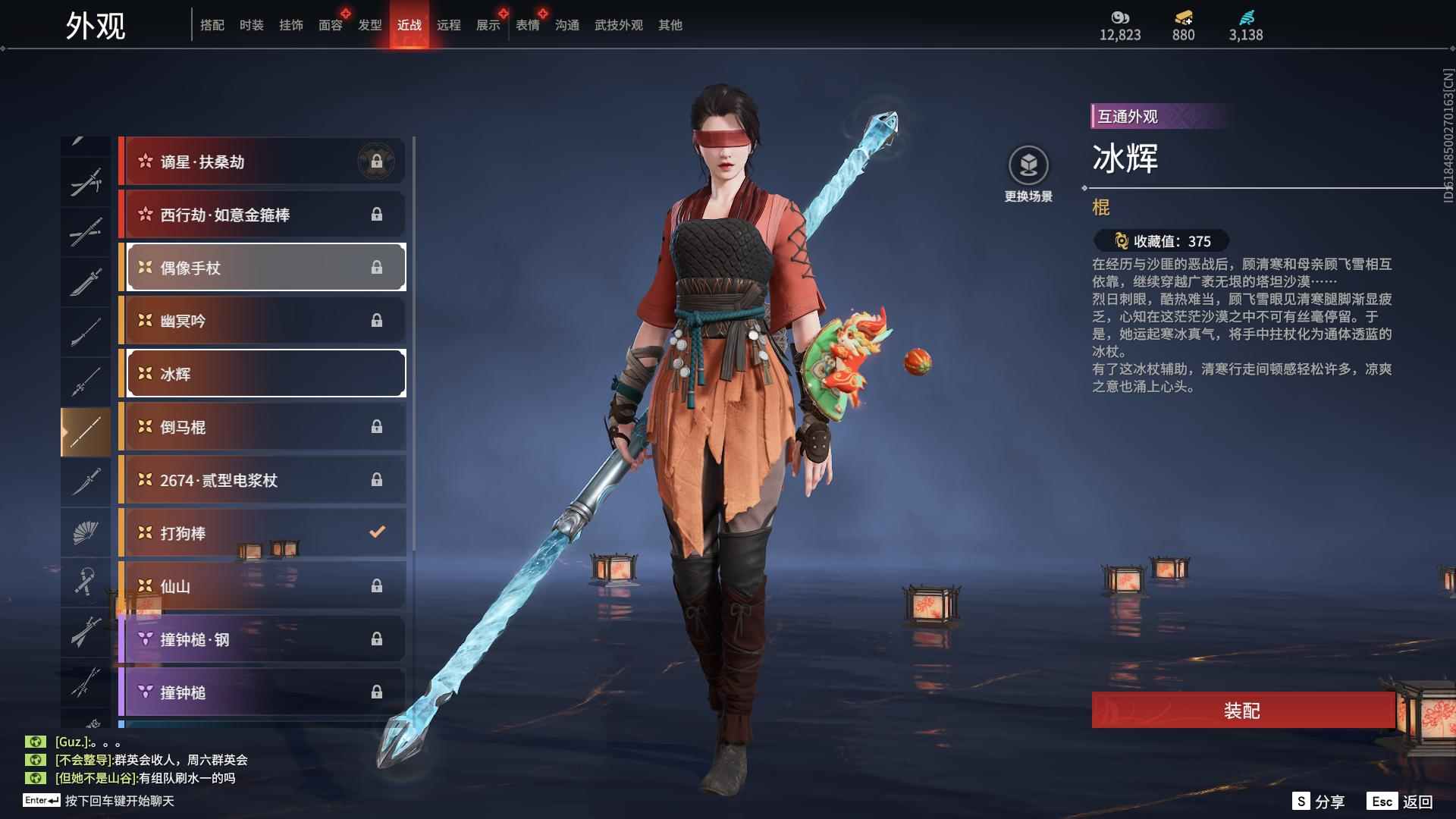
Task: Click the gold ingot icon showing 880
Action: [x=1183, y=18]
